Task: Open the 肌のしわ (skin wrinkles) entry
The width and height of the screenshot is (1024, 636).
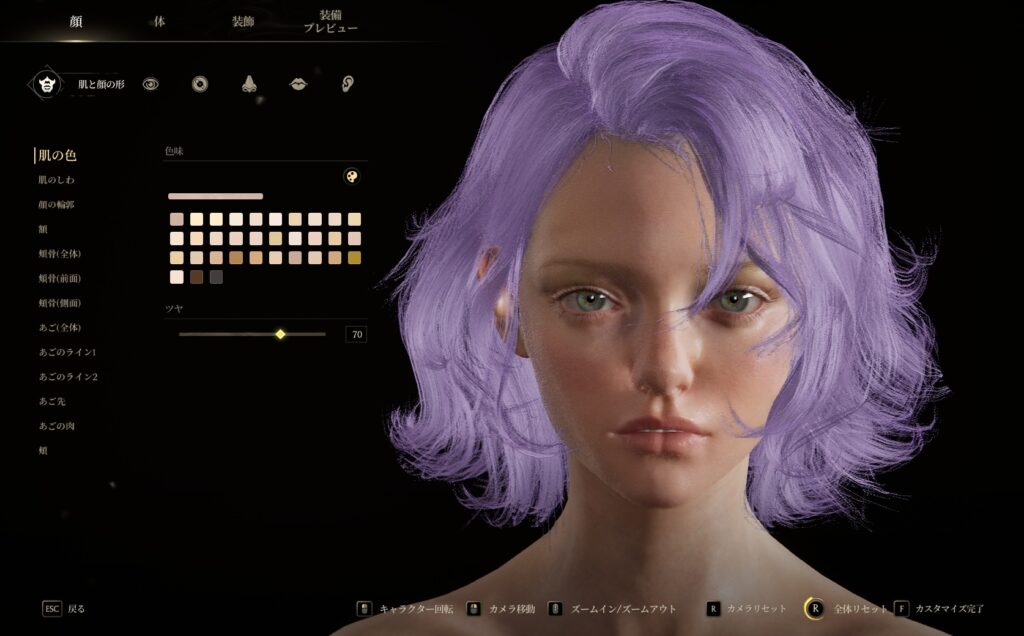Action: [x=56, y=180]
